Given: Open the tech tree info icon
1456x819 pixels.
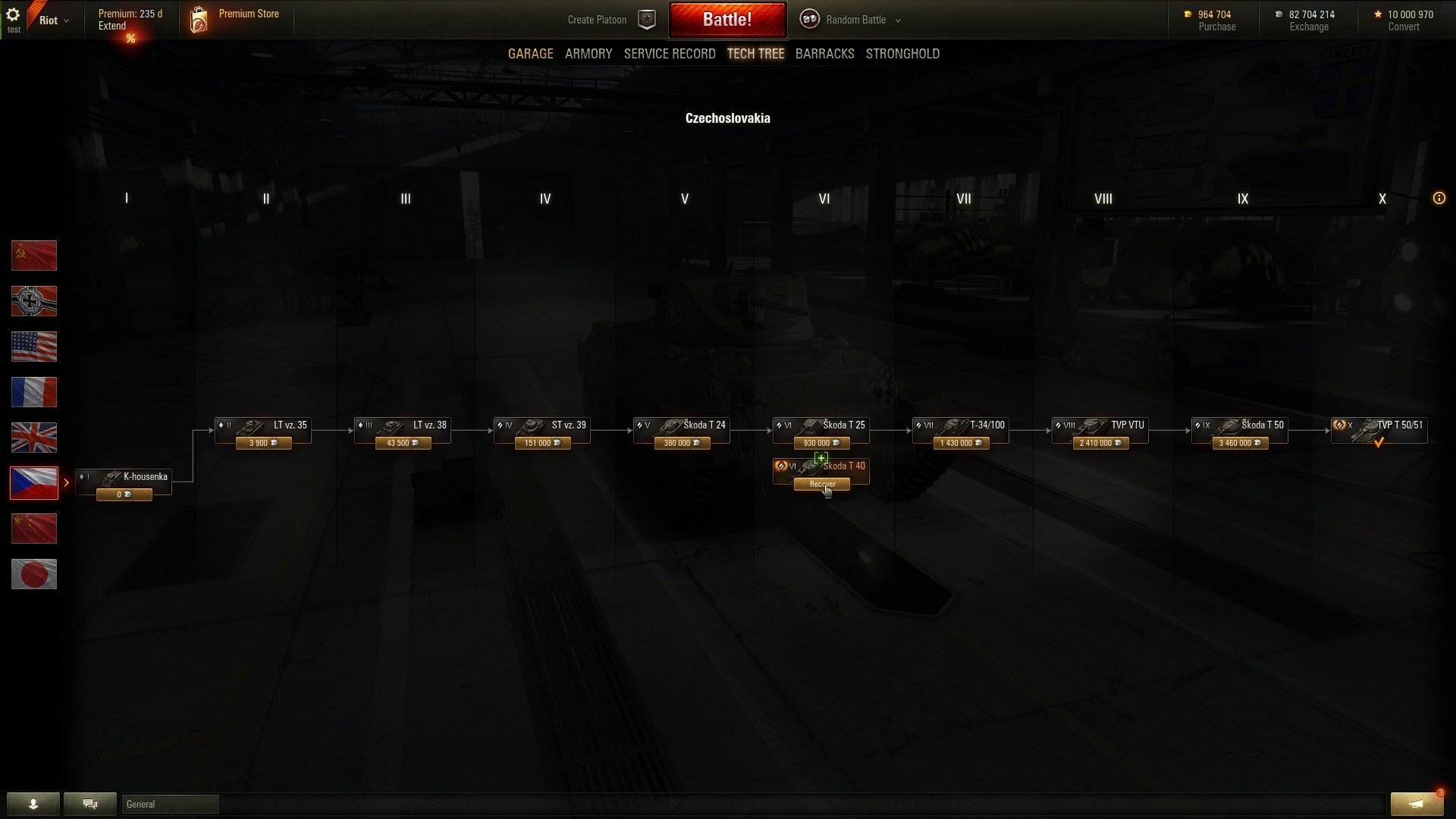Looking at the screenshot, I should click(x=1439, y=199).
